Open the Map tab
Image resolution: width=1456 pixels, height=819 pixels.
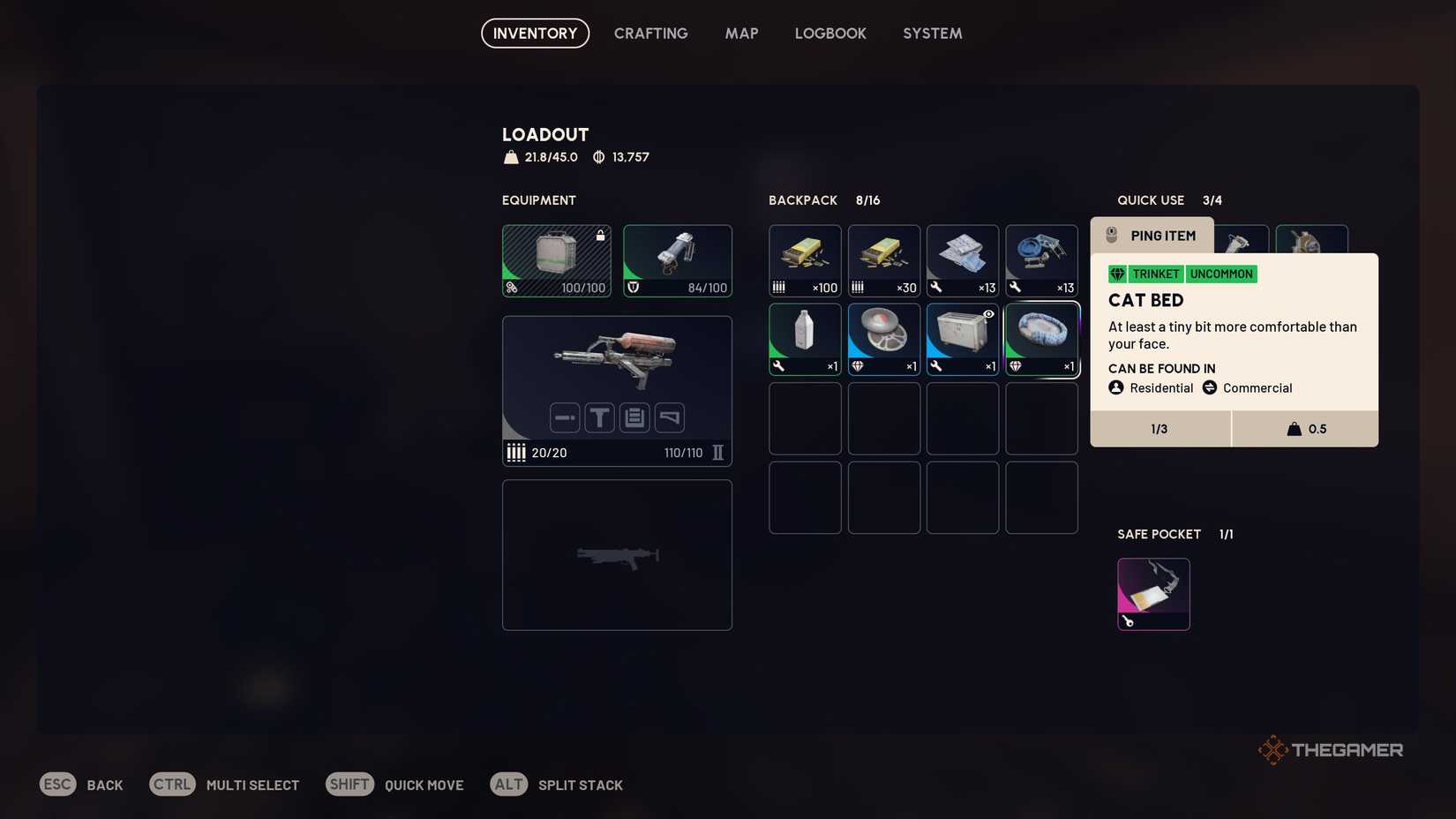pos(741,33)
